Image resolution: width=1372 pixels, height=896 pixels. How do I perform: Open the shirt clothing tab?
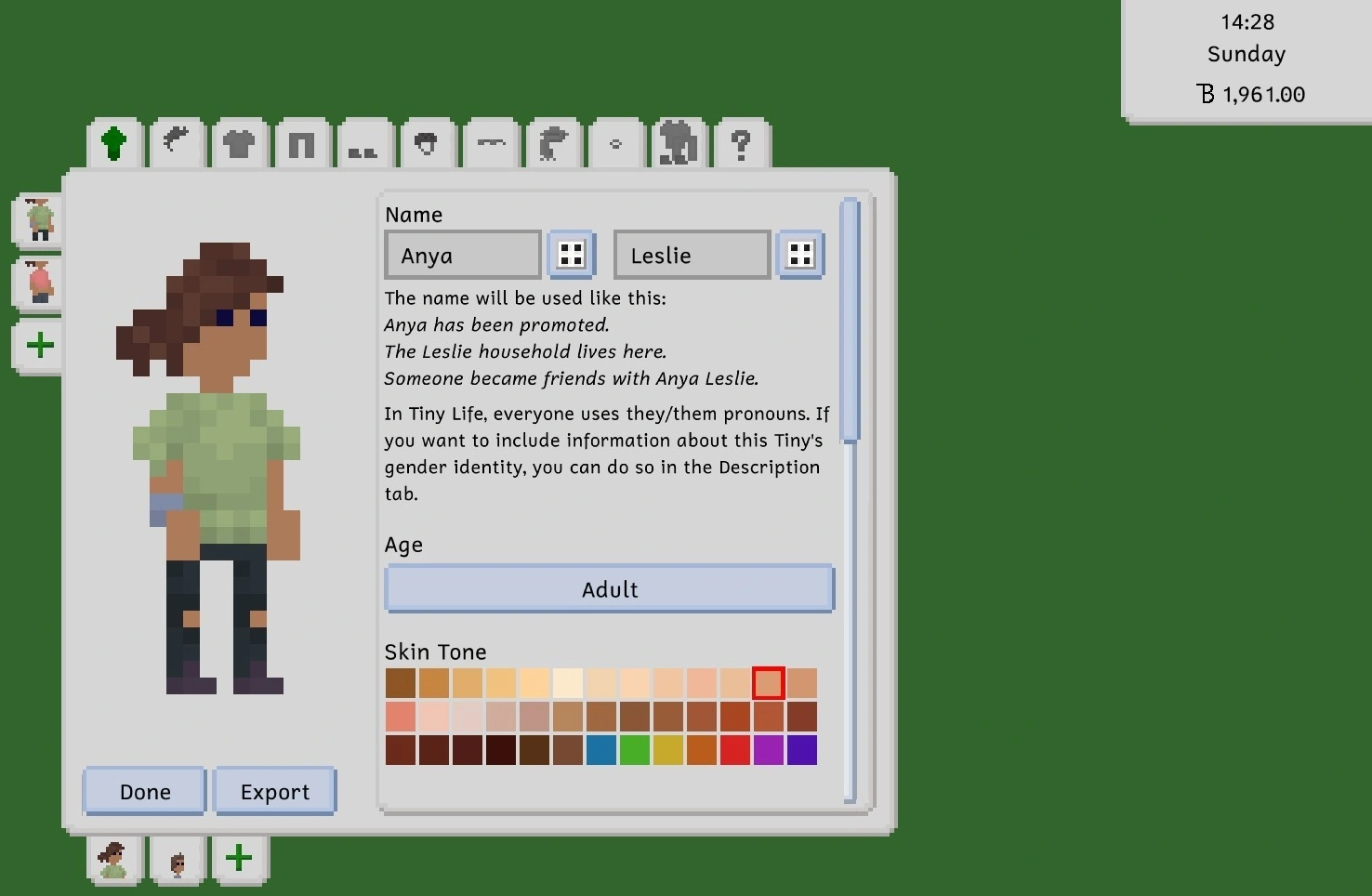[239, 144]
